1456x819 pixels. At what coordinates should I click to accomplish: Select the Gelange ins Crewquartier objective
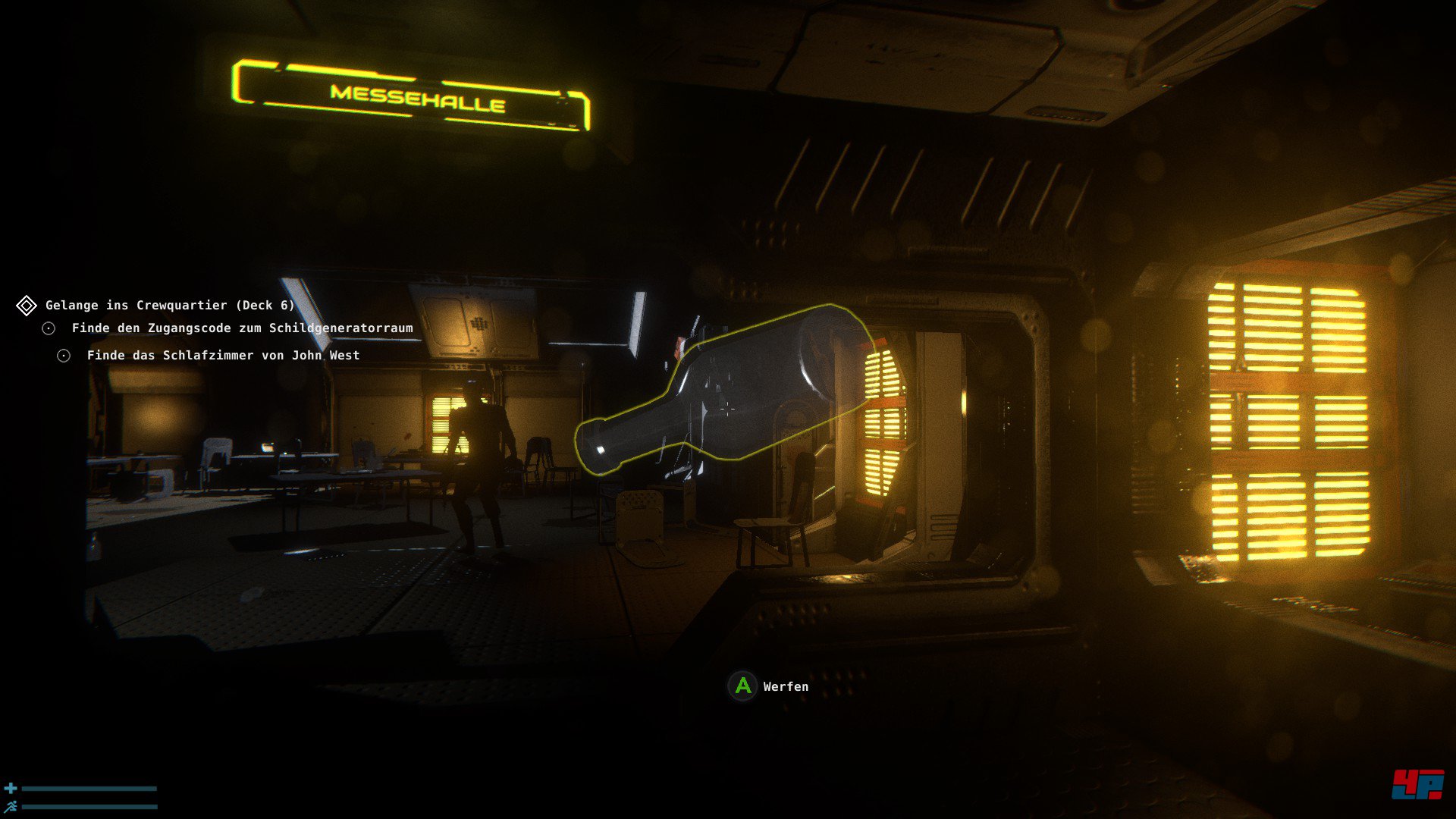pyautogui.click(x=169, y=306)
